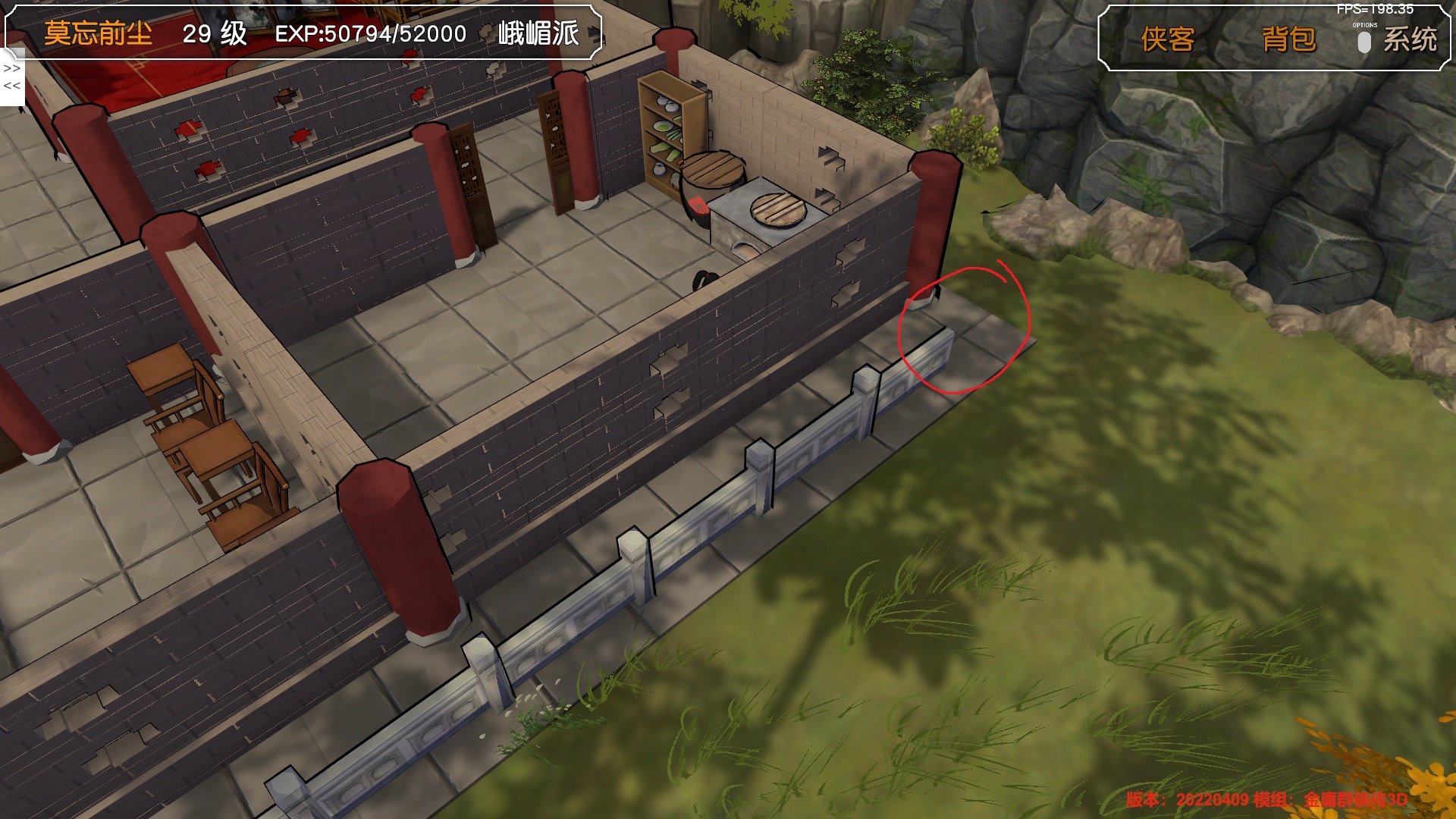Viewport: 1456px width, 819px height.
Task: Expand the side panel with >> arrows
Action: point(12,68)
